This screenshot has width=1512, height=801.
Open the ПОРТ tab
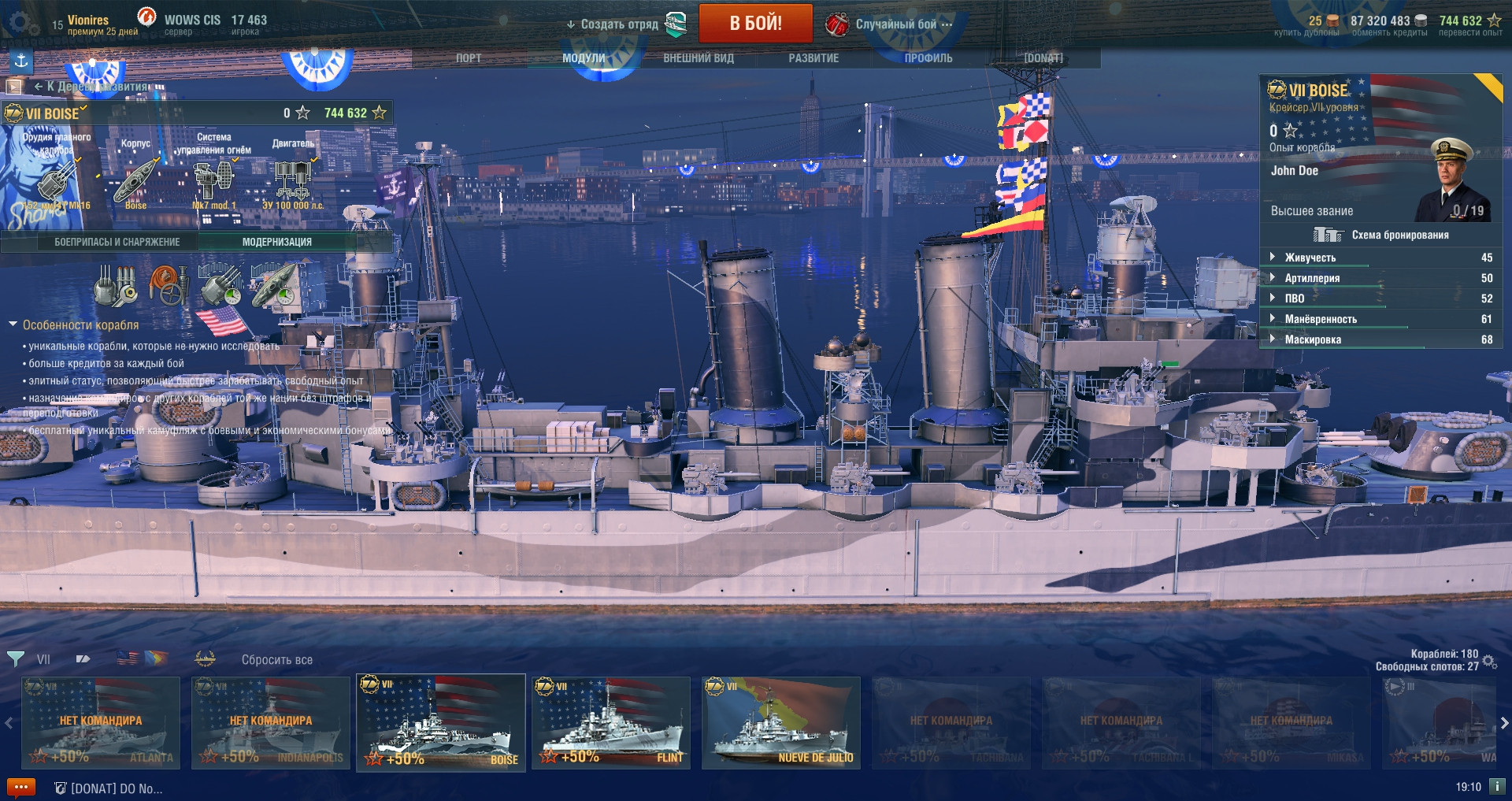coord(468,58)
